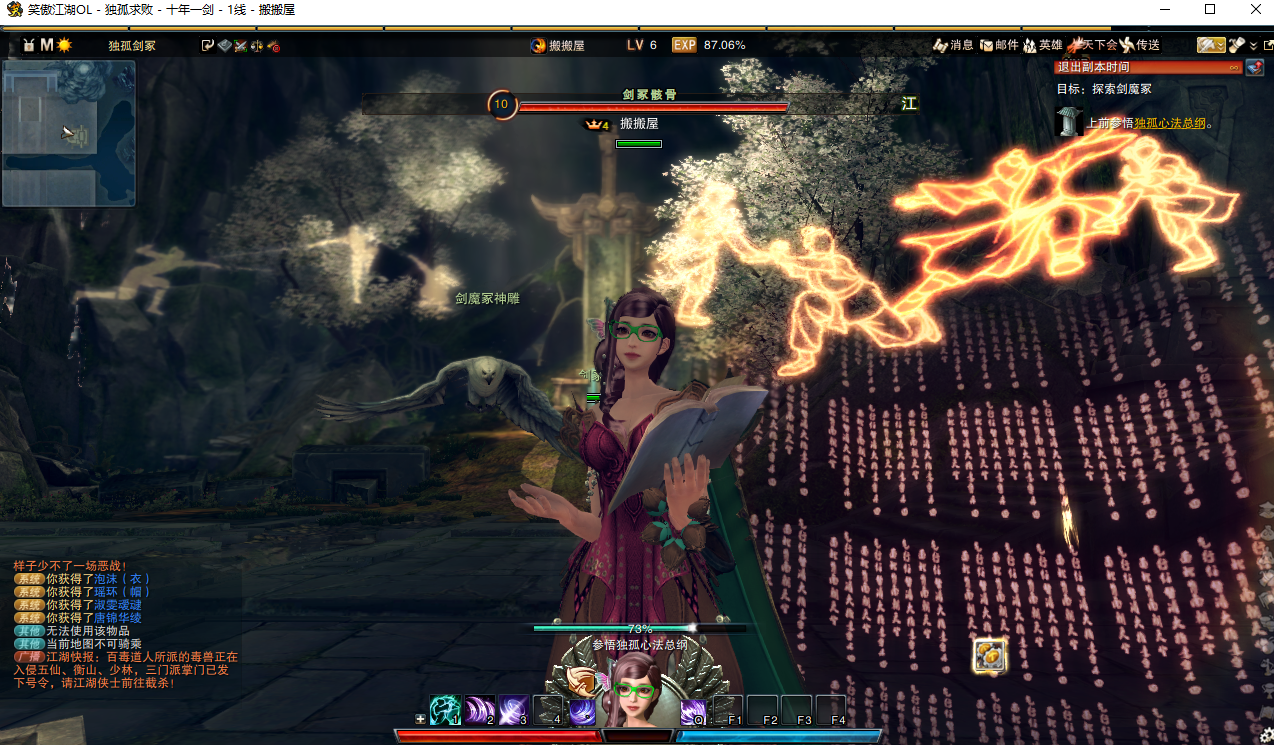Click the sun icon in the top bar
Viewport: 1274px width, 745px height.
(64, 45)
